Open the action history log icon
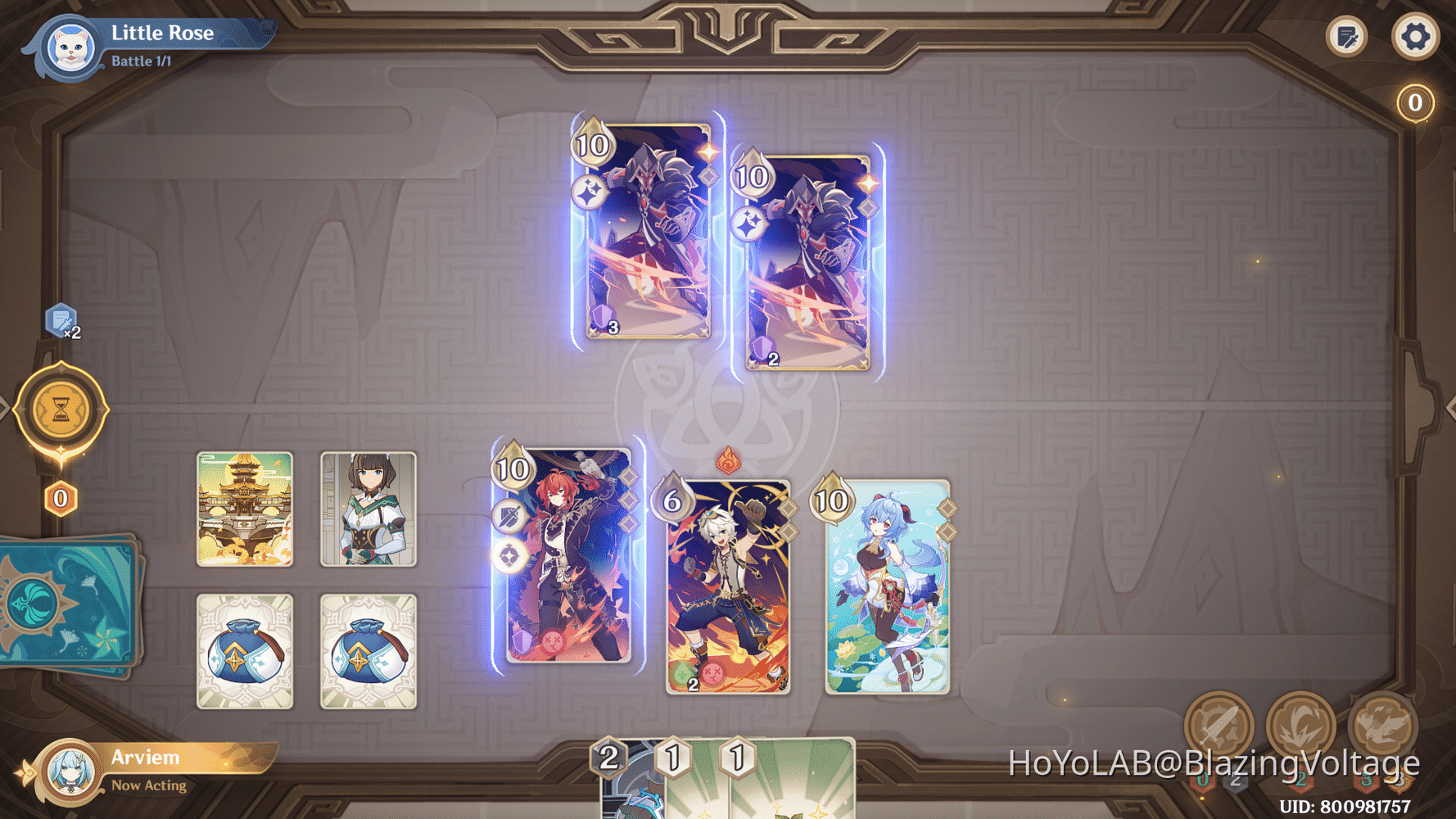The height and width of the screenshot is (819, 1456). tap(1346, 36)
